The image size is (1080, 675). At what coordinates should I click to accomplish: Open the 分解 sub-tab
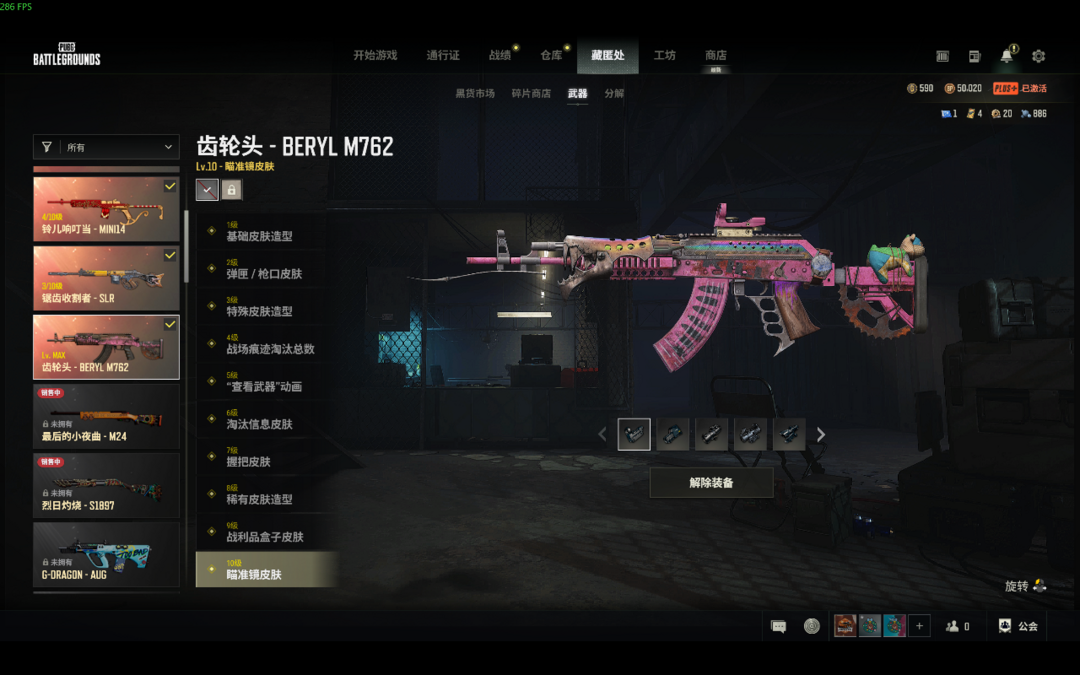pyautogui.click(x=614, y=94)
